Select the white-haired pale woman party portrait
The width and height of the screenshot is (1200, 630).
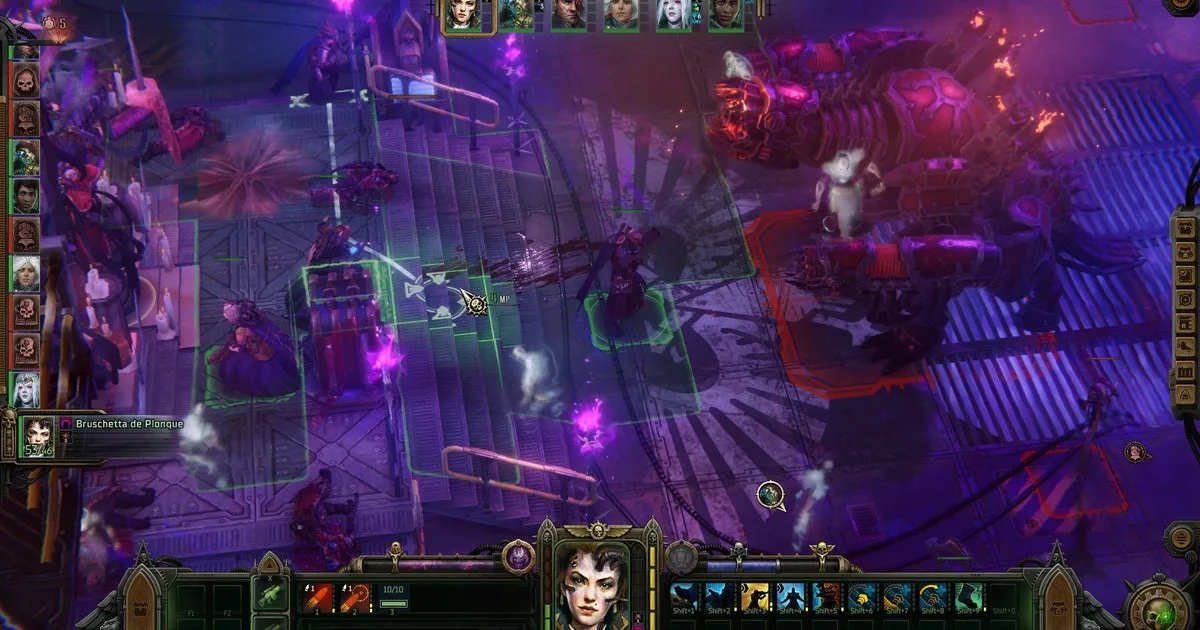tap(673, 16)
